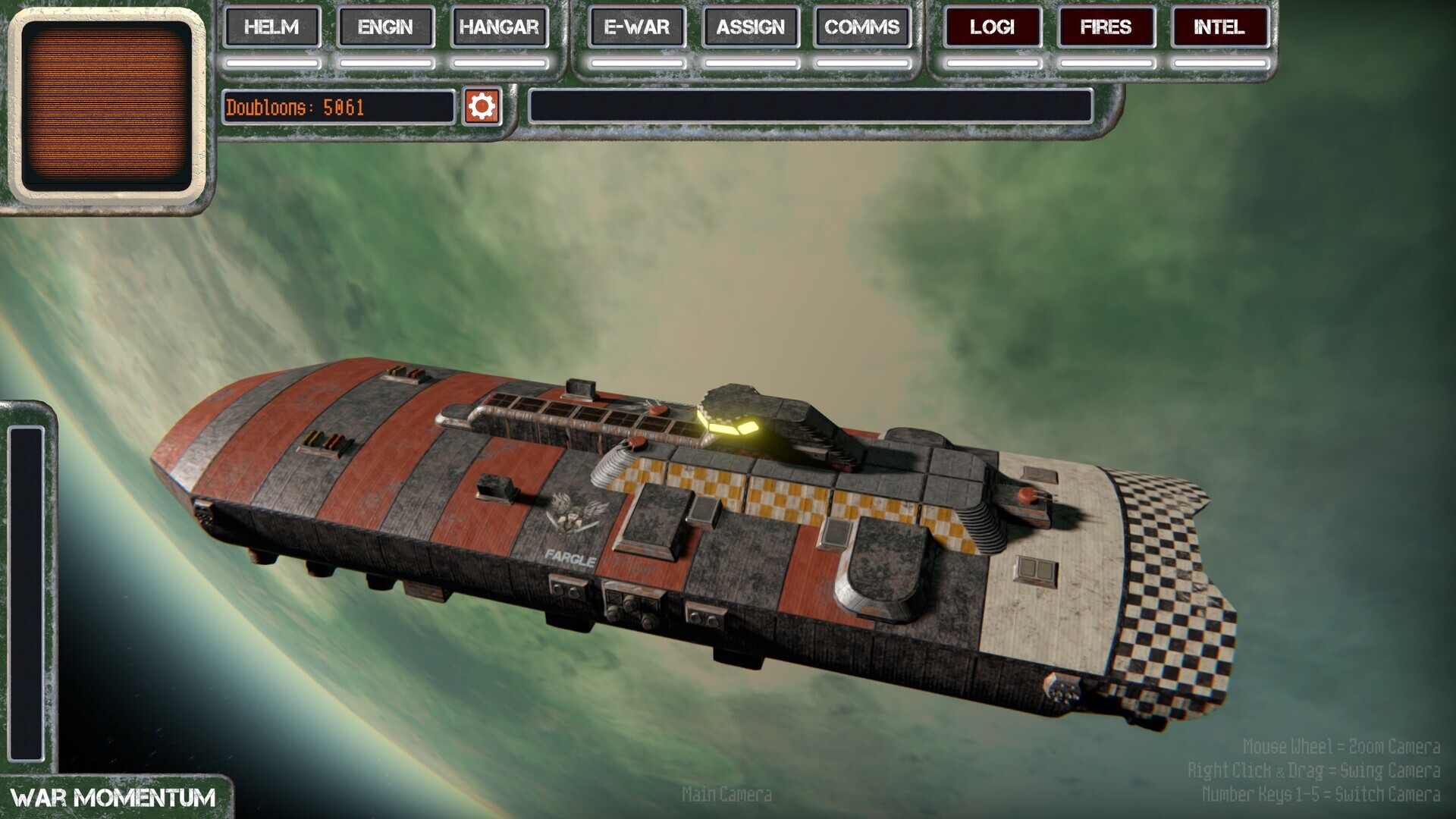This screenshot has width=1456, height=819.
Task: Switch to the ENGIN station
Action: click(x=385, y=27)
